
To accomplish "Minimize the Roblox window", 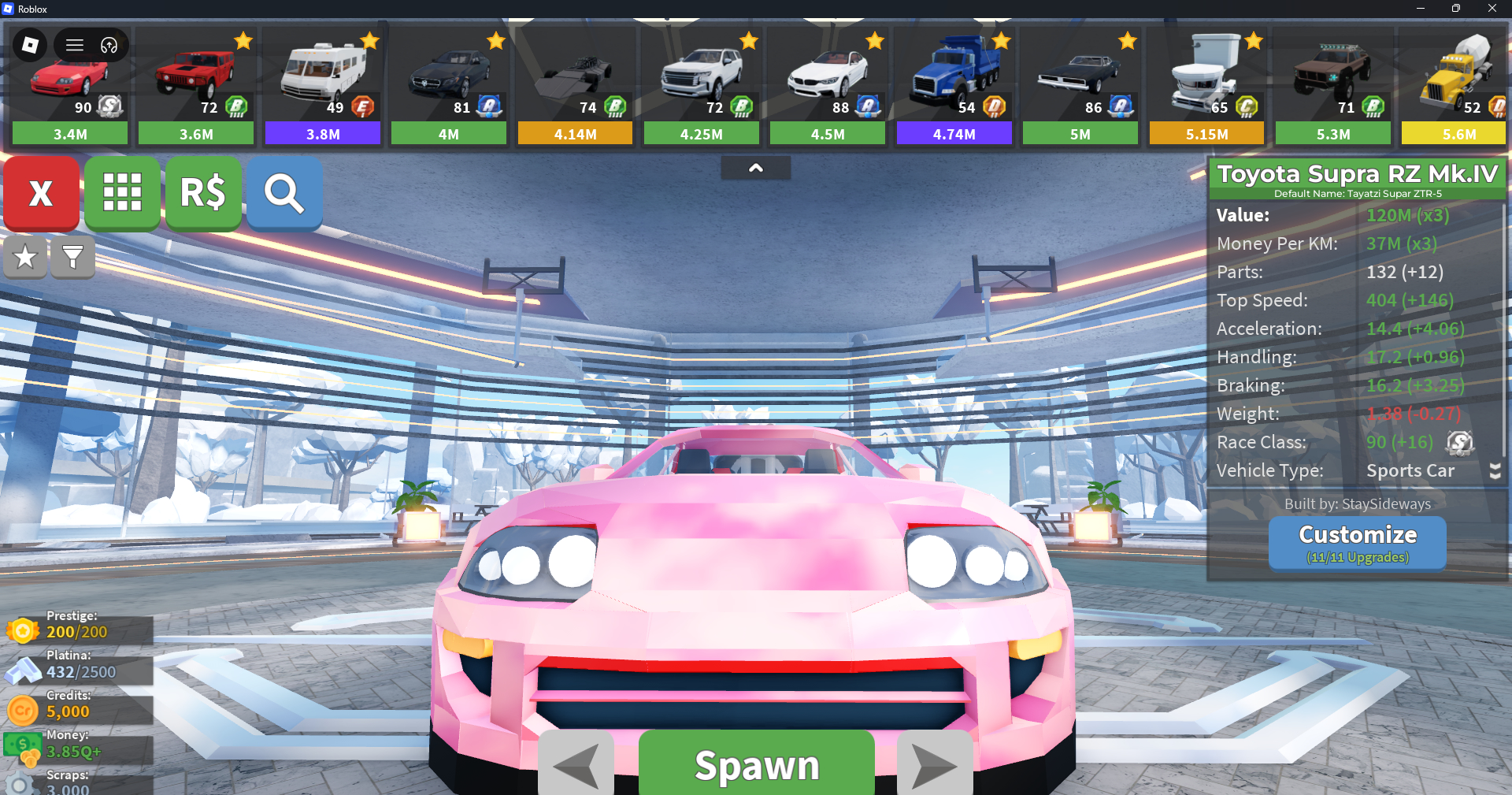I will (1420, 9).
